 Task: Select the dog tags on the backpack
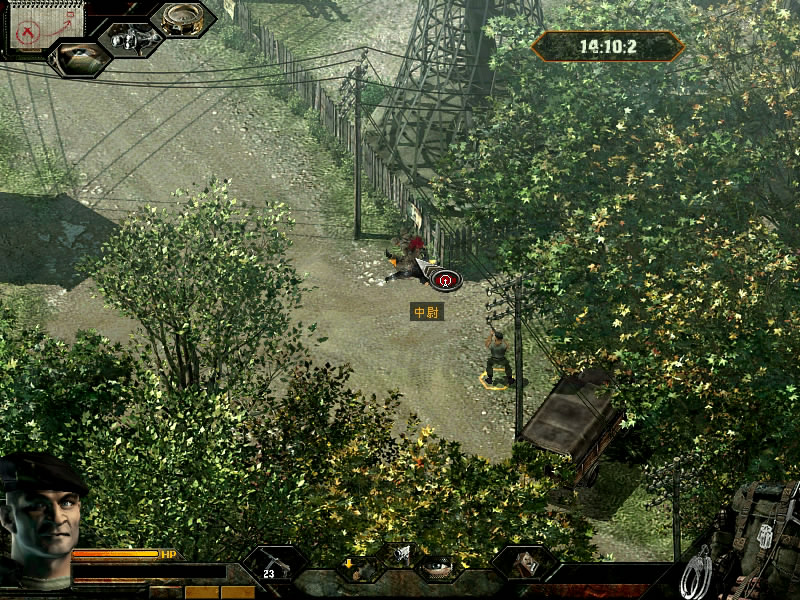point(765,535)
